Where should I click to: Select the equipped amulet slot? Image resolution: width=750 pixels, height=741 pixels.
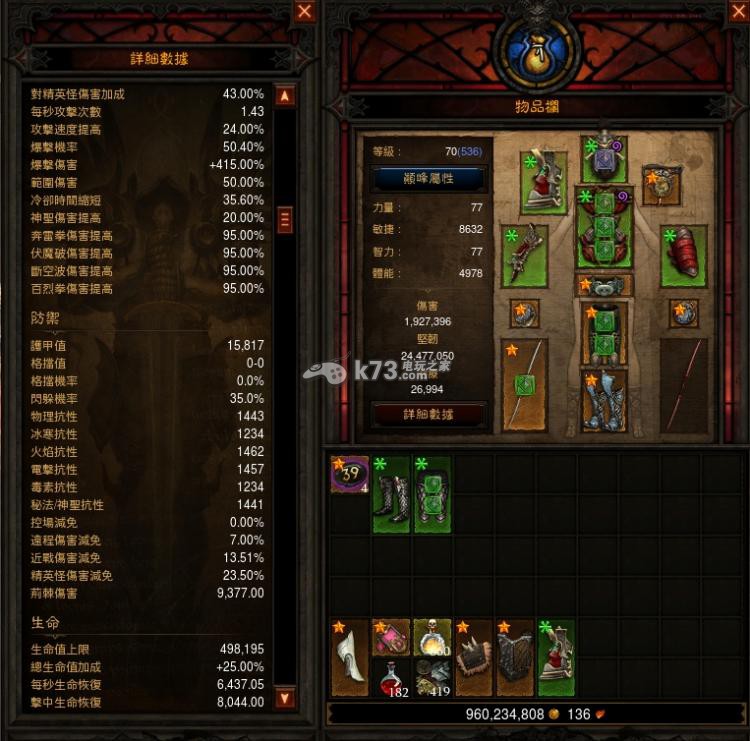pos(661,186)
